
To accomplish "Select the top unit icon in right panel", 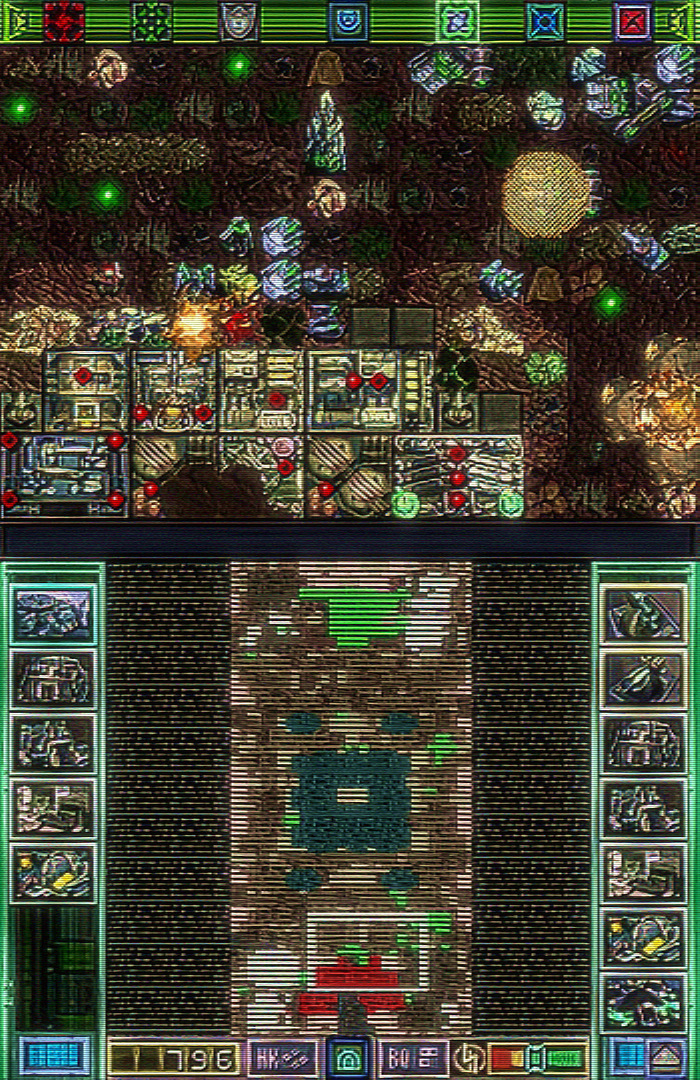I will 645,615.
